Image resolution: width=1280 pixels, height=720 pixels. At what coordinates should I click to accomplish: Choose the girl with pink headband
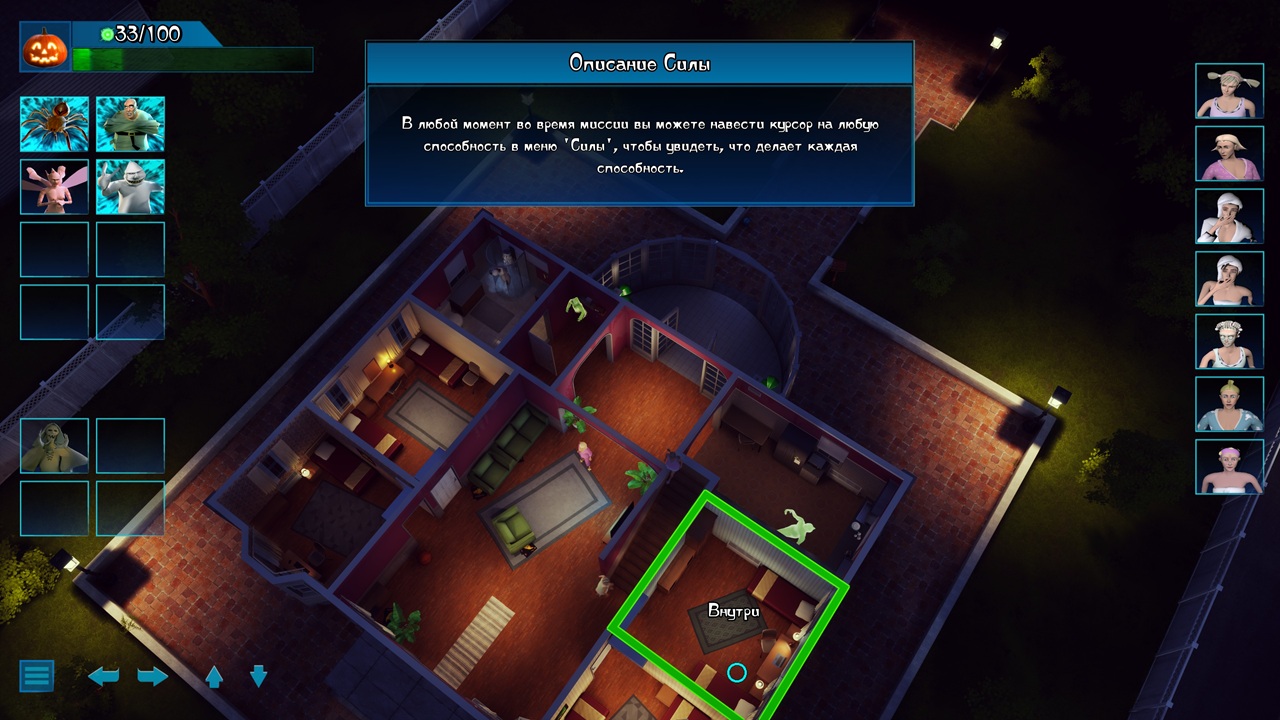point(1229,466)
